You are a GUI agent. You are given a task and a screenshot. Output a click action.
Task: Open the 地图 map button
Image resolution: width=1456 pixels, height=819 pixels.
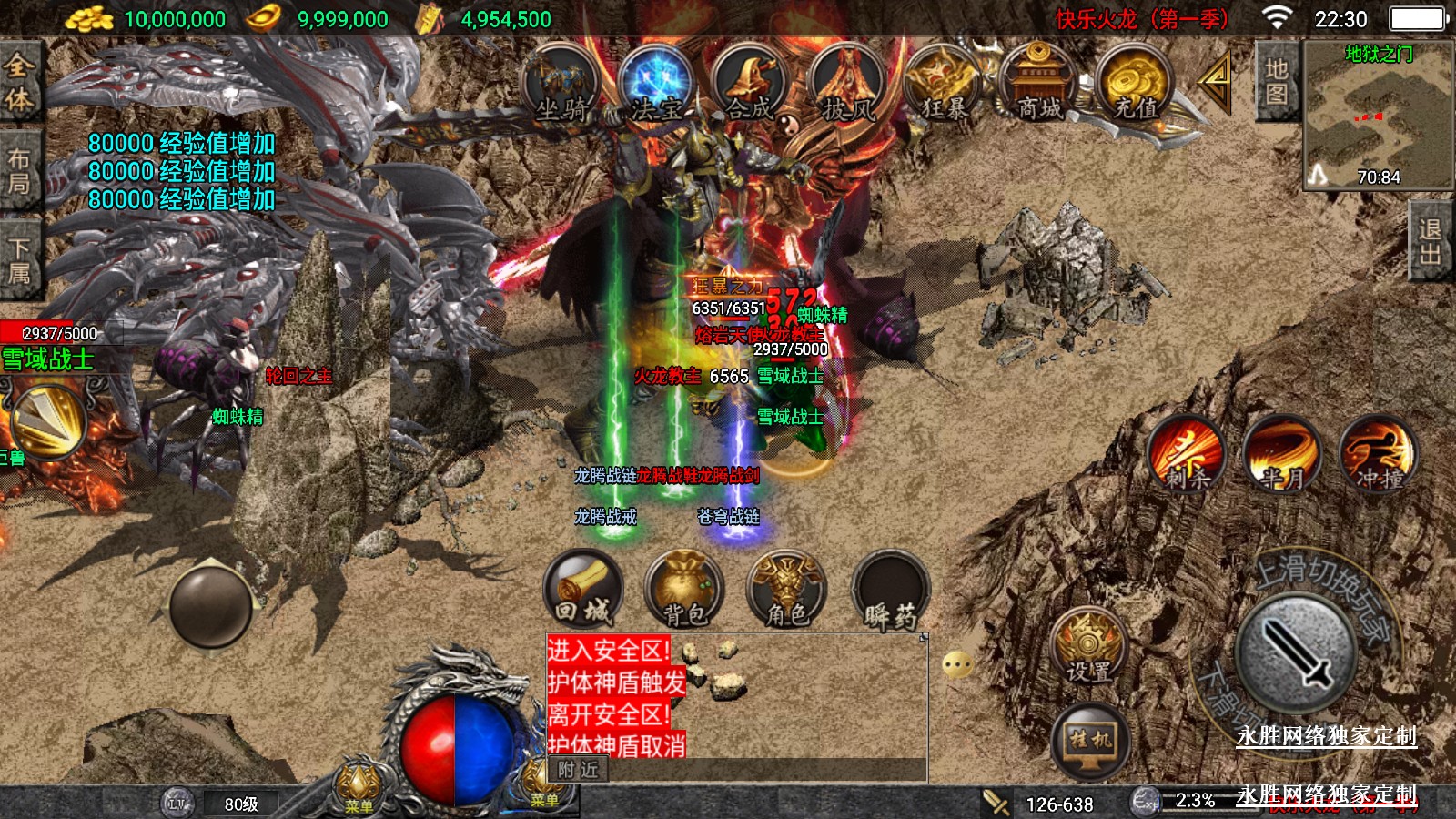click(x=1276, y=82)
